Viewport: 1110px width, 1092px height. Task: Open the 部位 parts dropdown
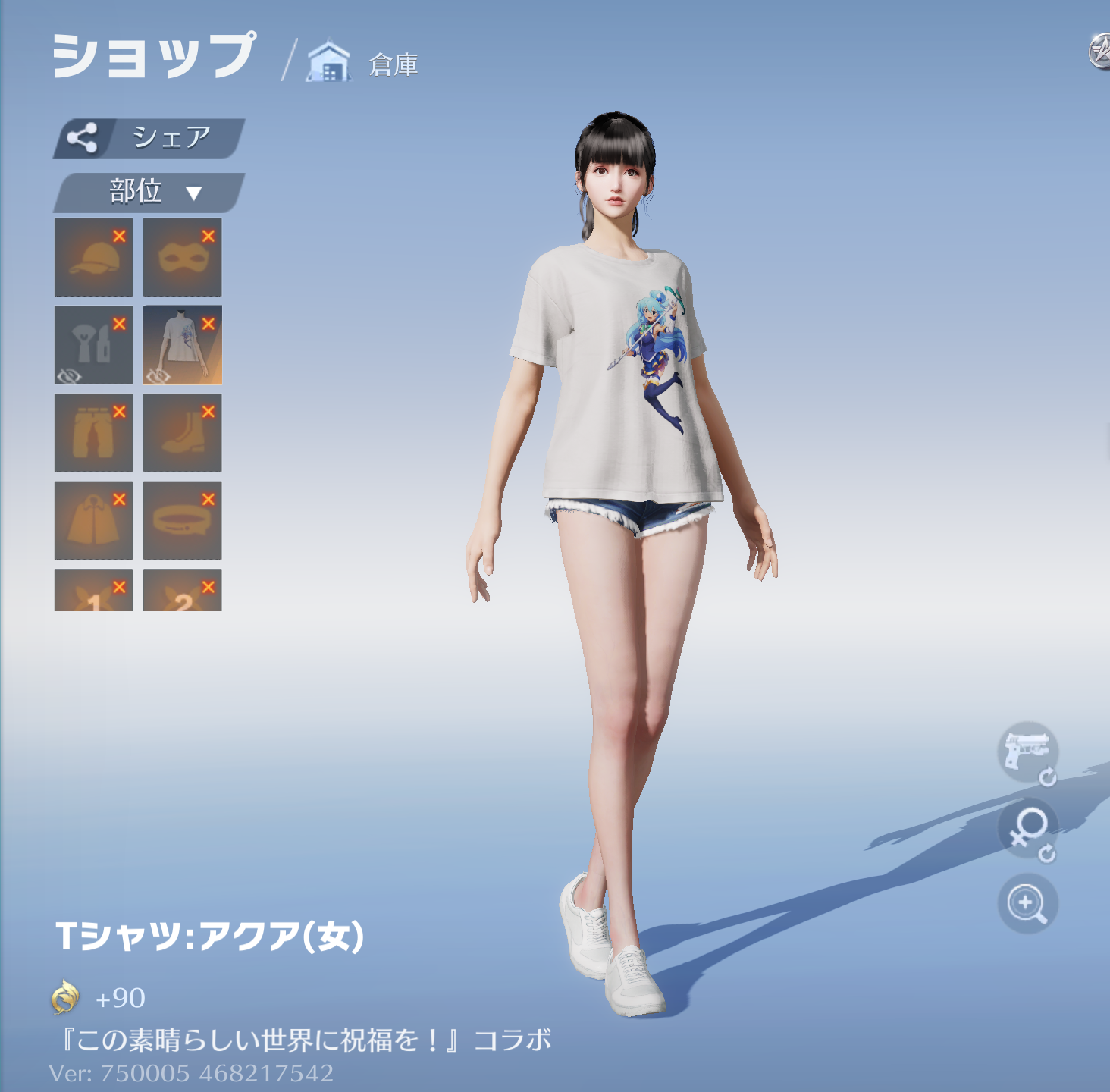pyautogui.click(x=152, y=190)
